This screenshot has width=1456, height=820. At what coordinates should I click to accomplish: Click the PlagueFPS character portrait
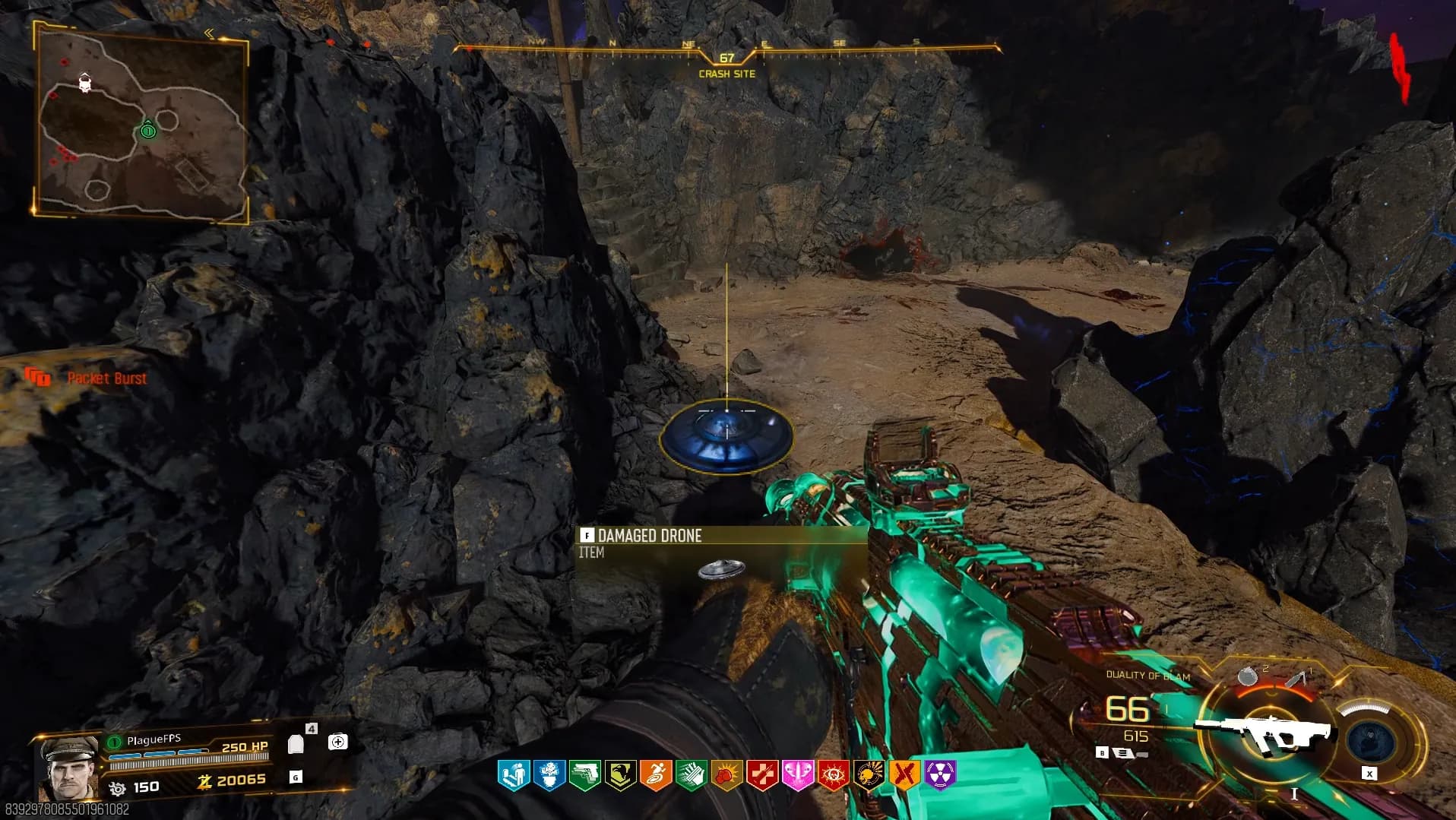[67, 768]
